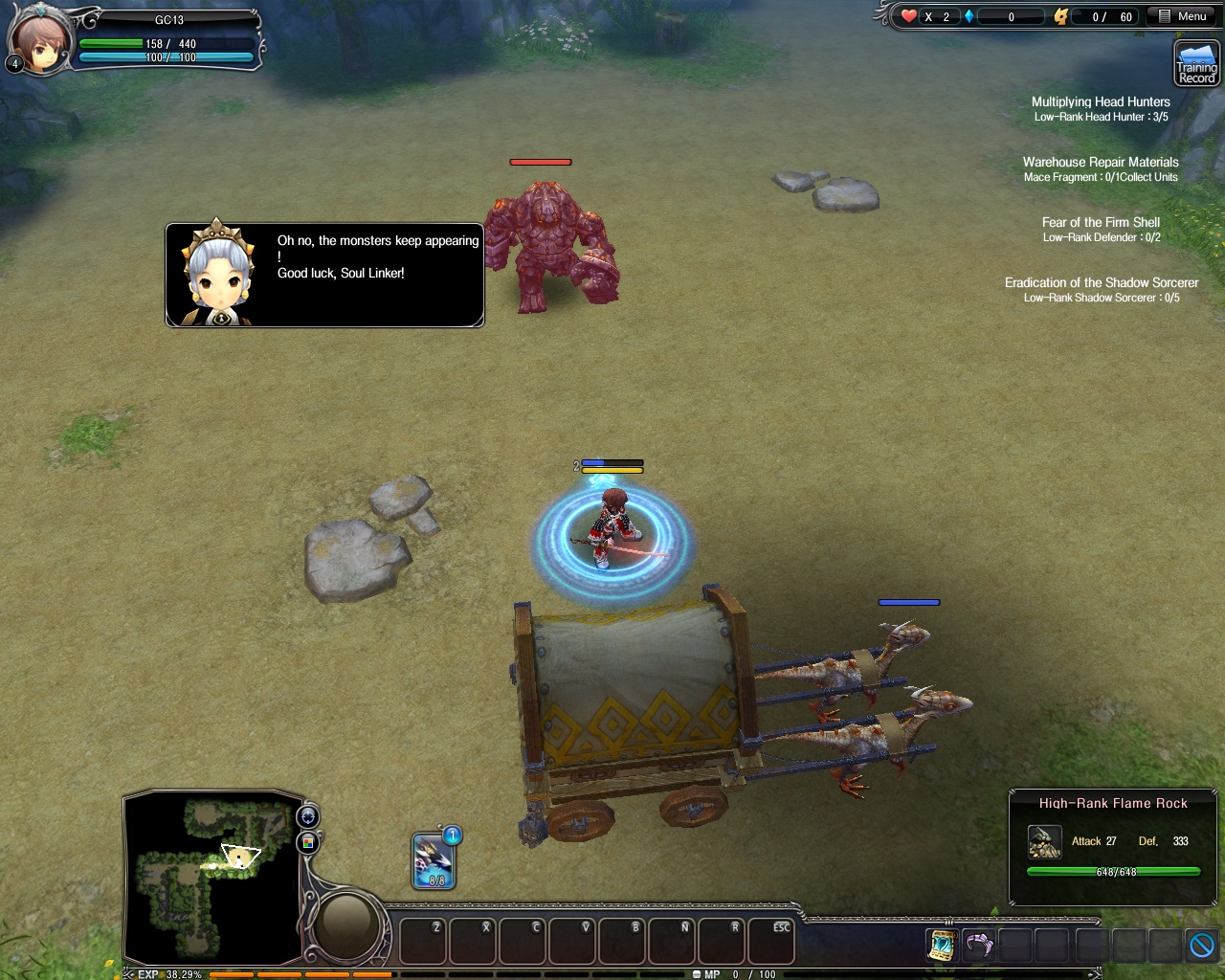Screen dimensions: 1225x980
Task: Use the blue scroll item slot
Action: tap(942, 946)
